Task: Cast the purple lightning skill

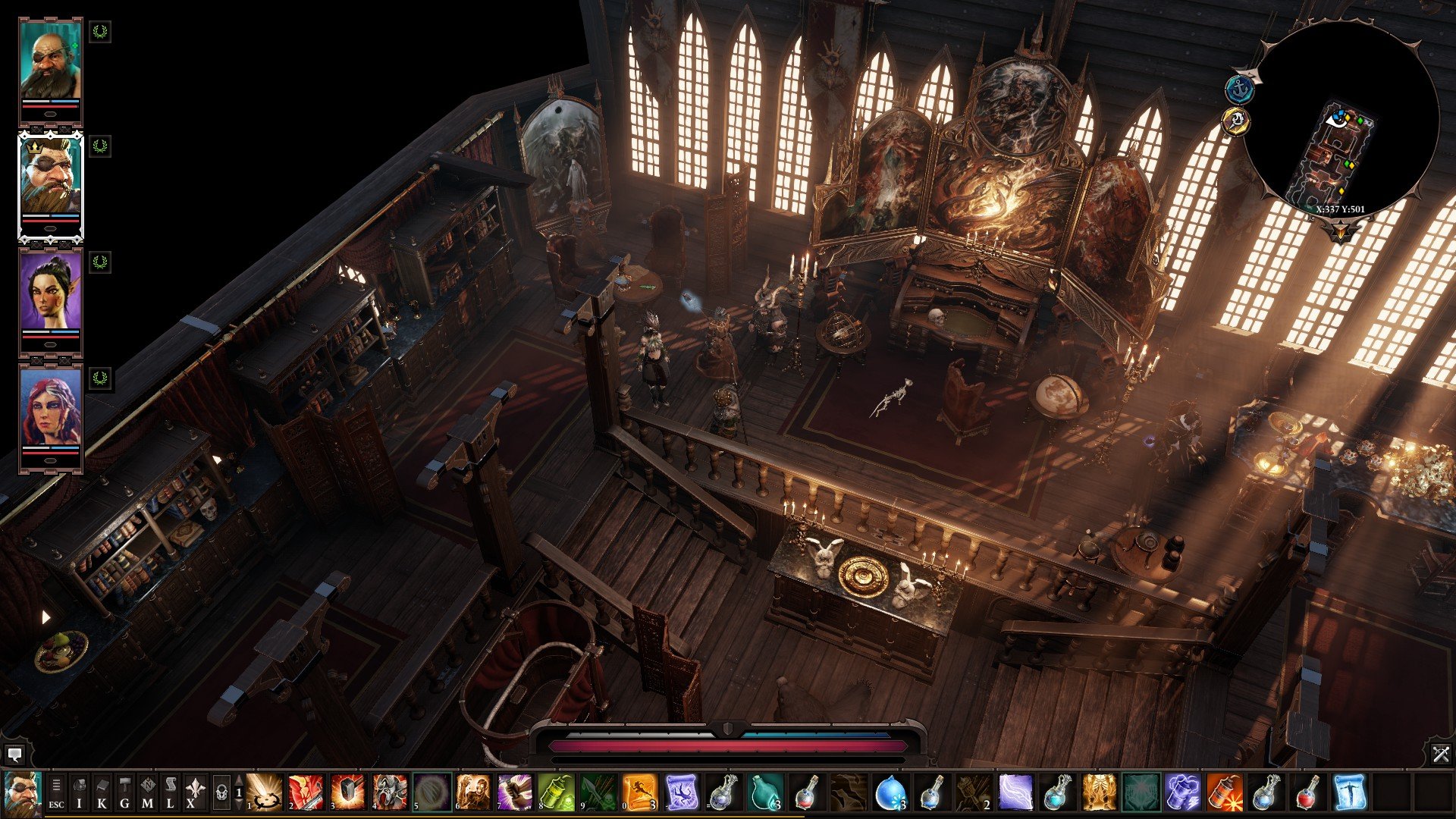Action: (x=1015, y=793)
